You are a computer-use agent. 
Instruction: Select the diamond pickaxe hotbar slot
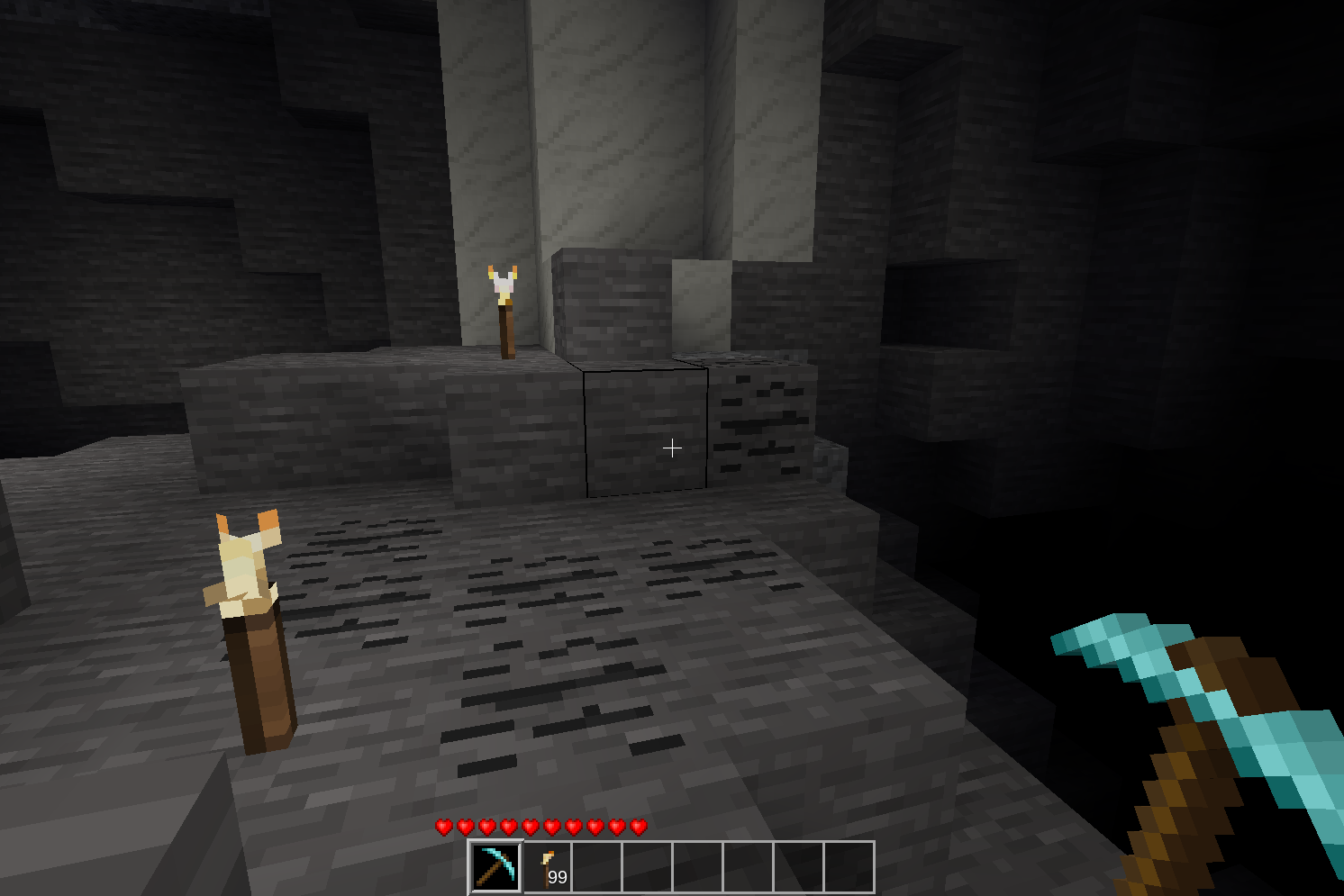[x=495, y=866]
